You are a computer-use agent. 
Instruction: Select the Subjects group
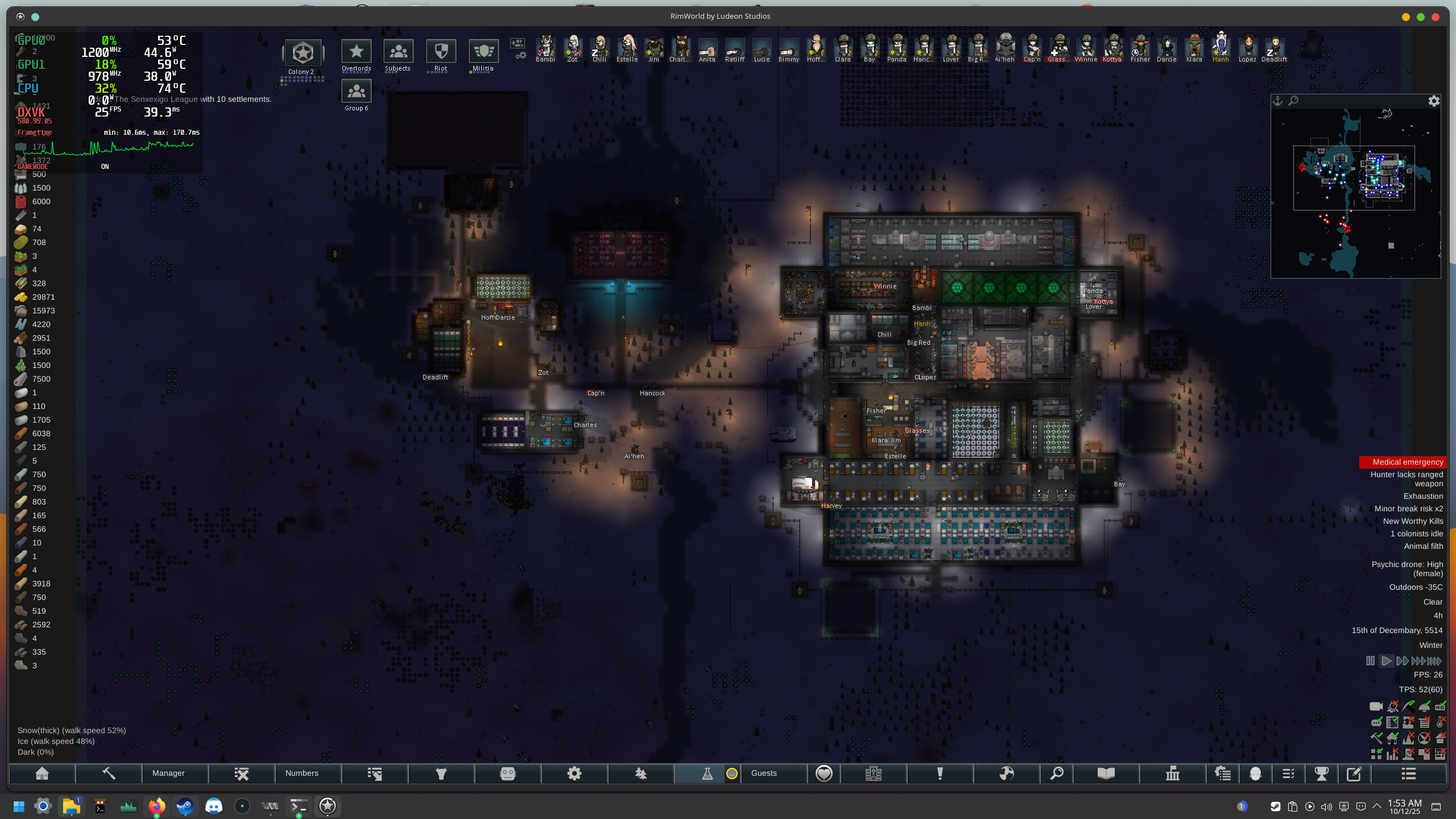click(398, 52)
